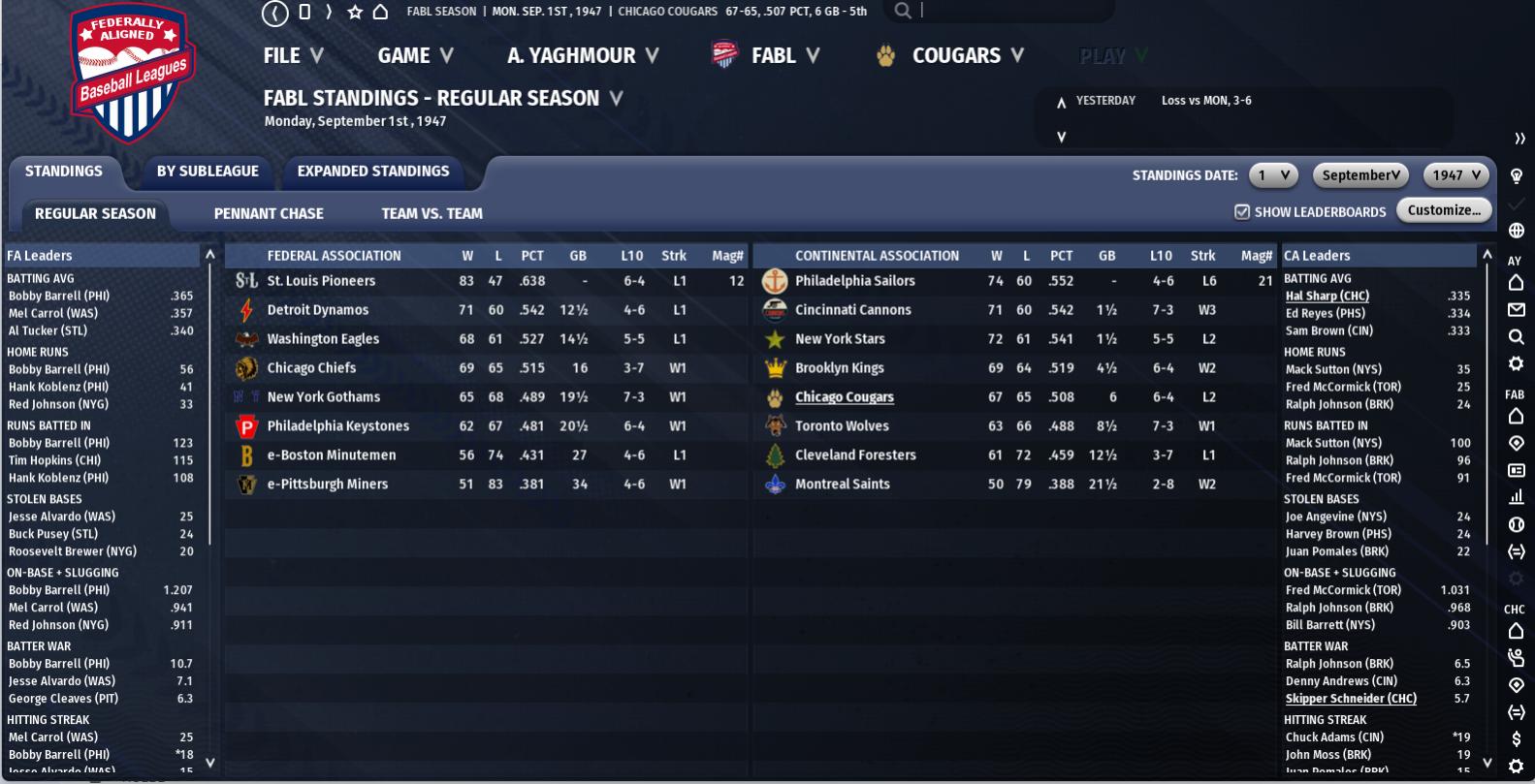Screen dimensions: 1535x784
Task: Open the GAME dropdown menu
Action: (414, 56)
